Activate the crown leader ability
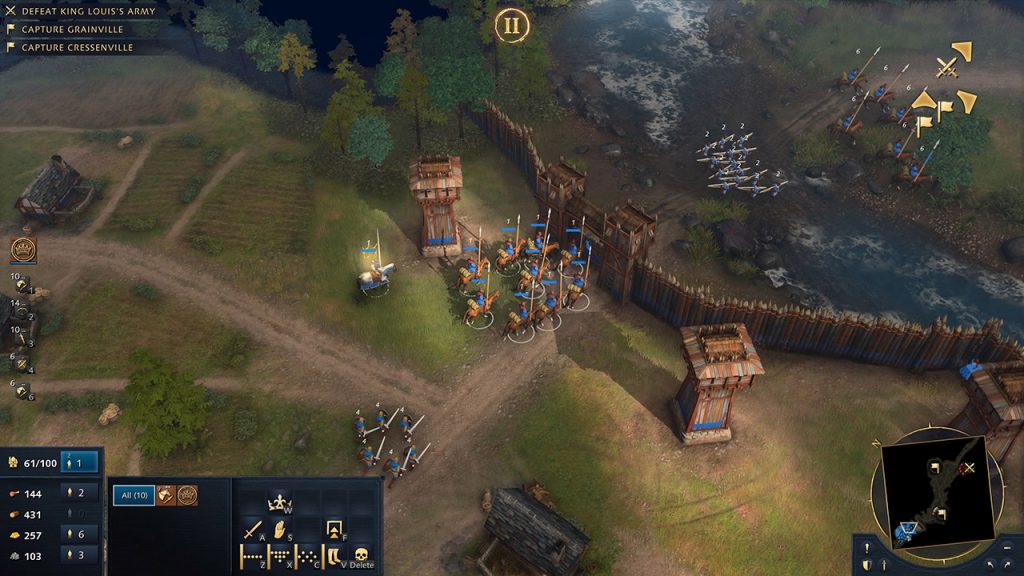Viewport: 1024px width, 576px height. coord(279,503)
